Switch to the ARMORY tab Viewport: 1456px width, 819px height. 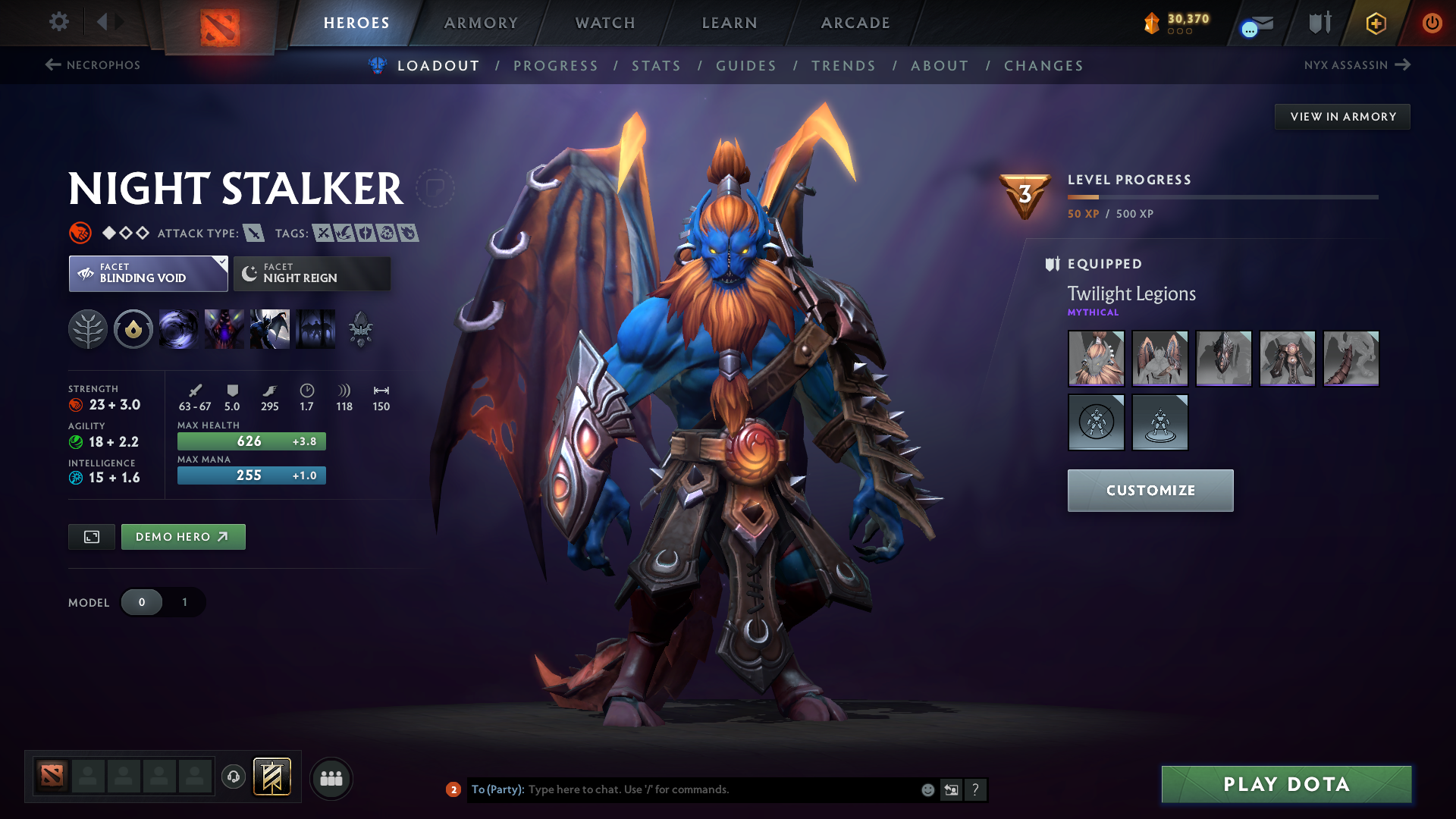481,23
